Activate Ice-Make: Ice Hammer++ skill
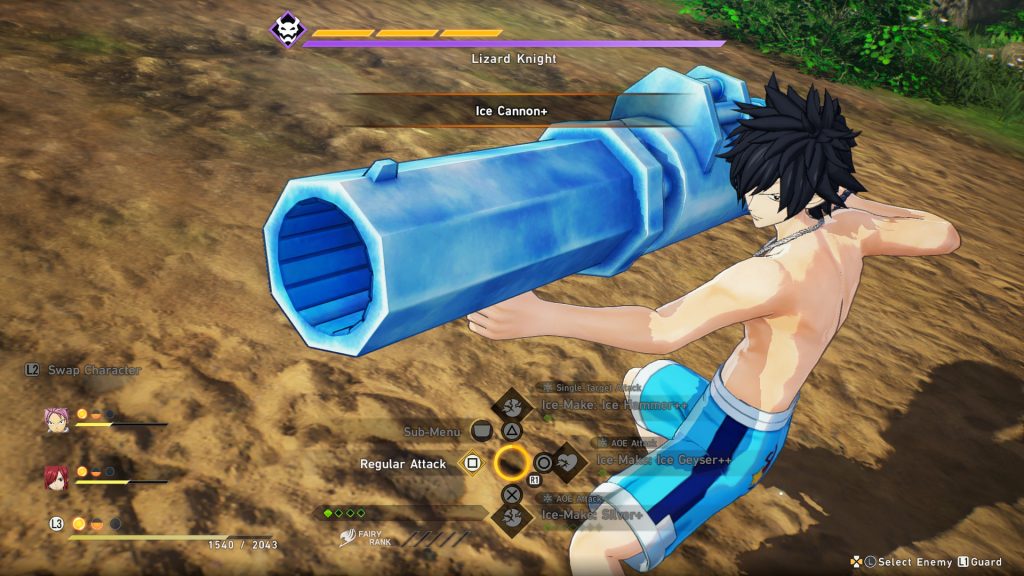 point(512,406)
